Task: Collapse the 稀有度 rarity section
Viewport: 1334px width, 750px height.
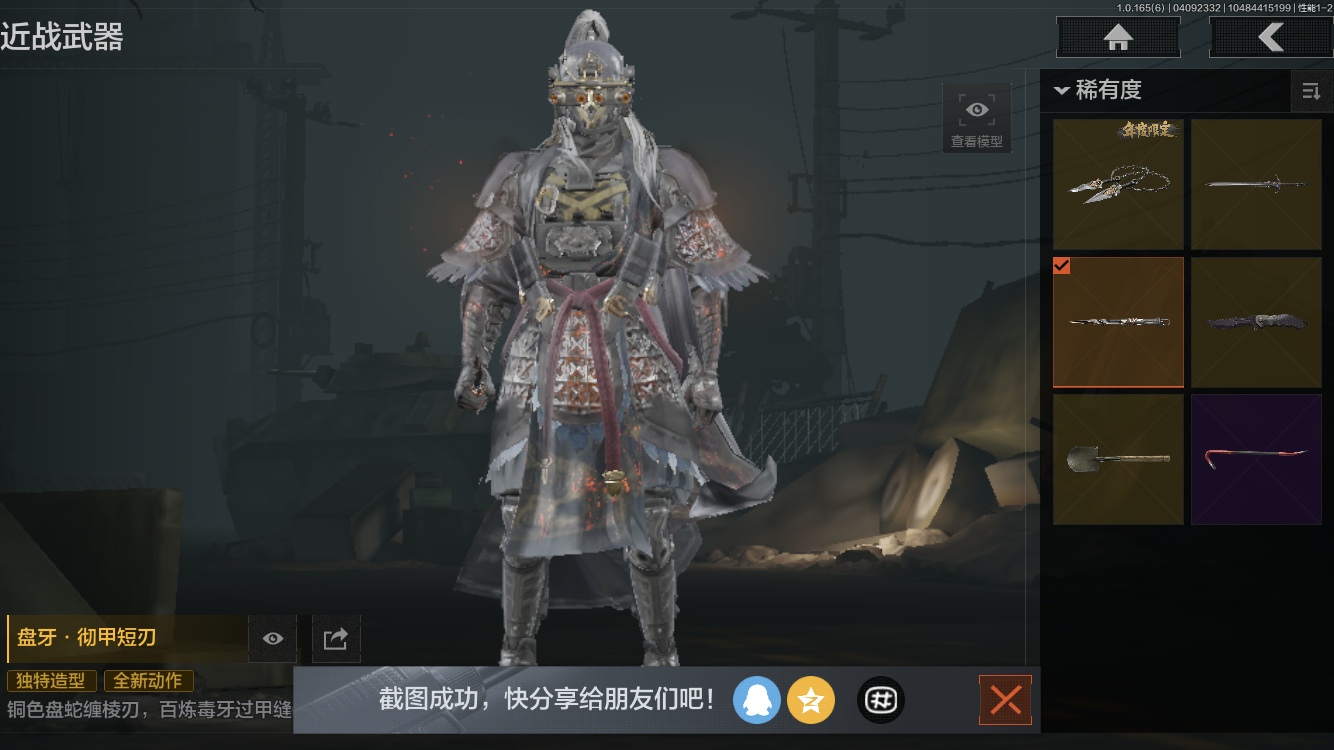Action: coord(1062,90)
